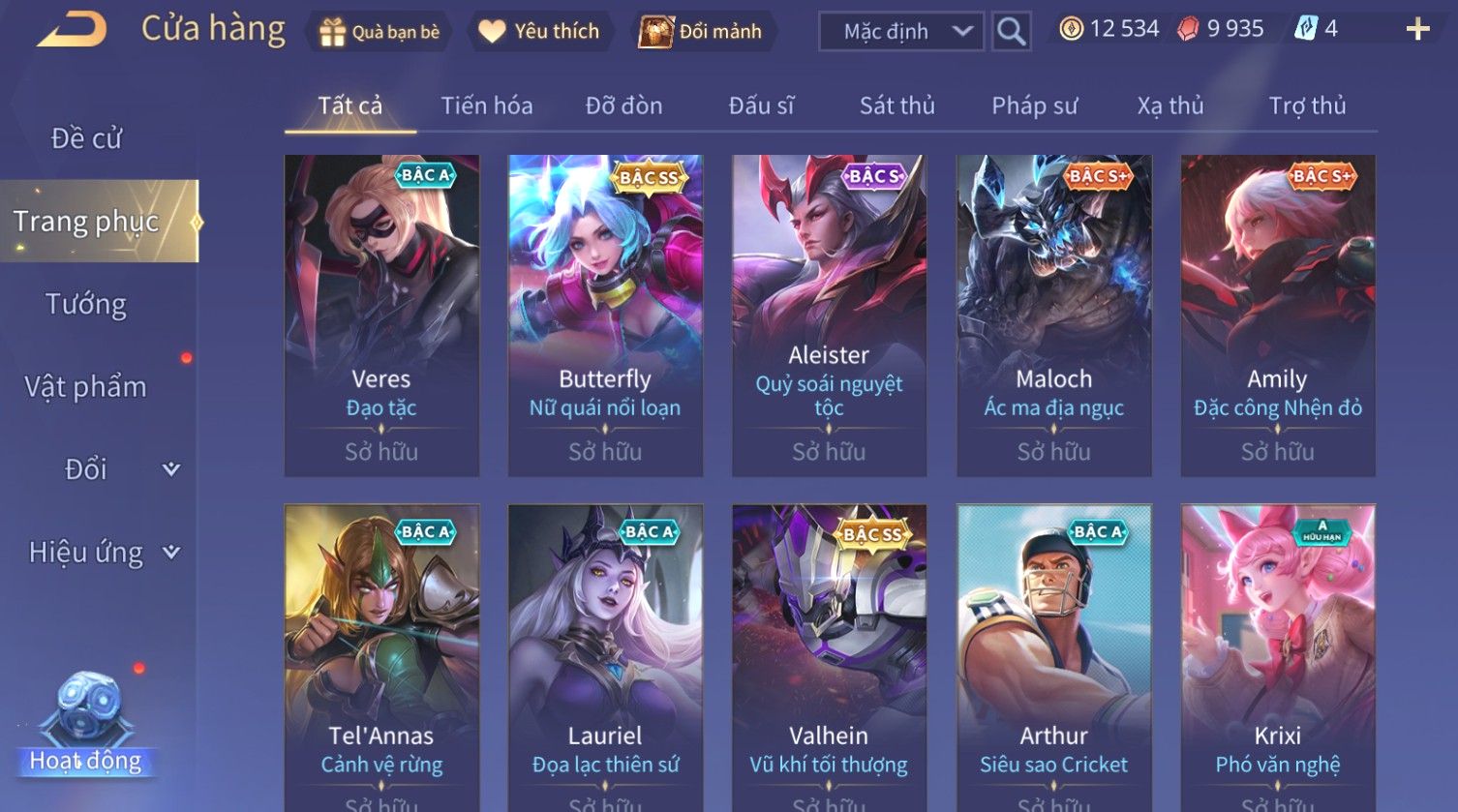Show Đỡ đòn skins tab
The image size is (1458, 812).
pos(623,105)
